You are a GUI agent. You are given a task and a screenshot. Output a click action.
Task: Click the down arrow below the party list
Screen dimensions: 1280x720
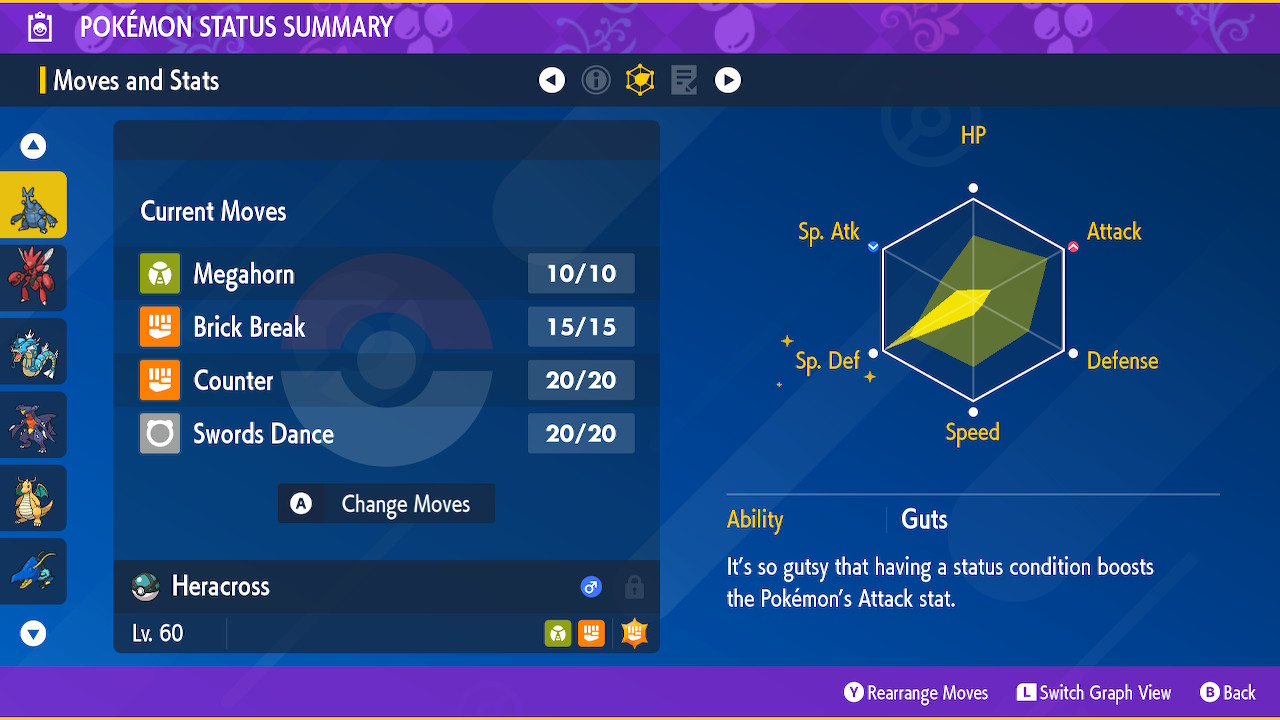pyautogui.click(x=33, y=633)
